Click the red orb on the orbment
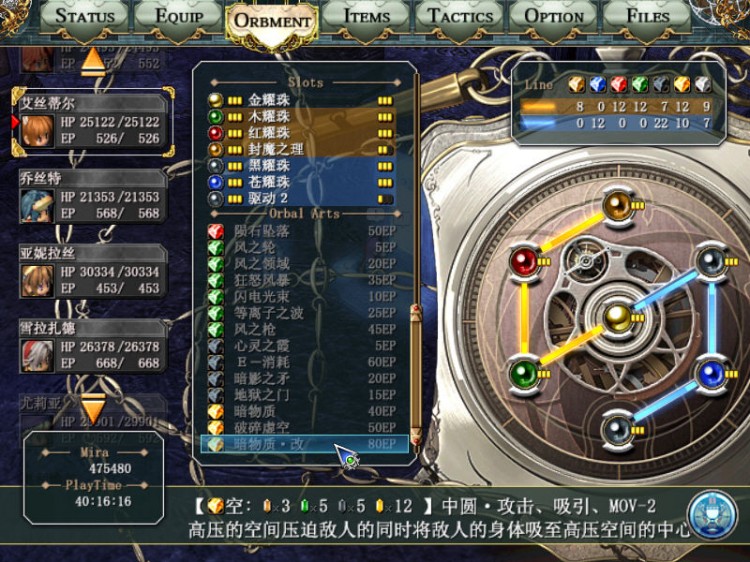Screen dimensions: 750x562 (x=524, y=262)
